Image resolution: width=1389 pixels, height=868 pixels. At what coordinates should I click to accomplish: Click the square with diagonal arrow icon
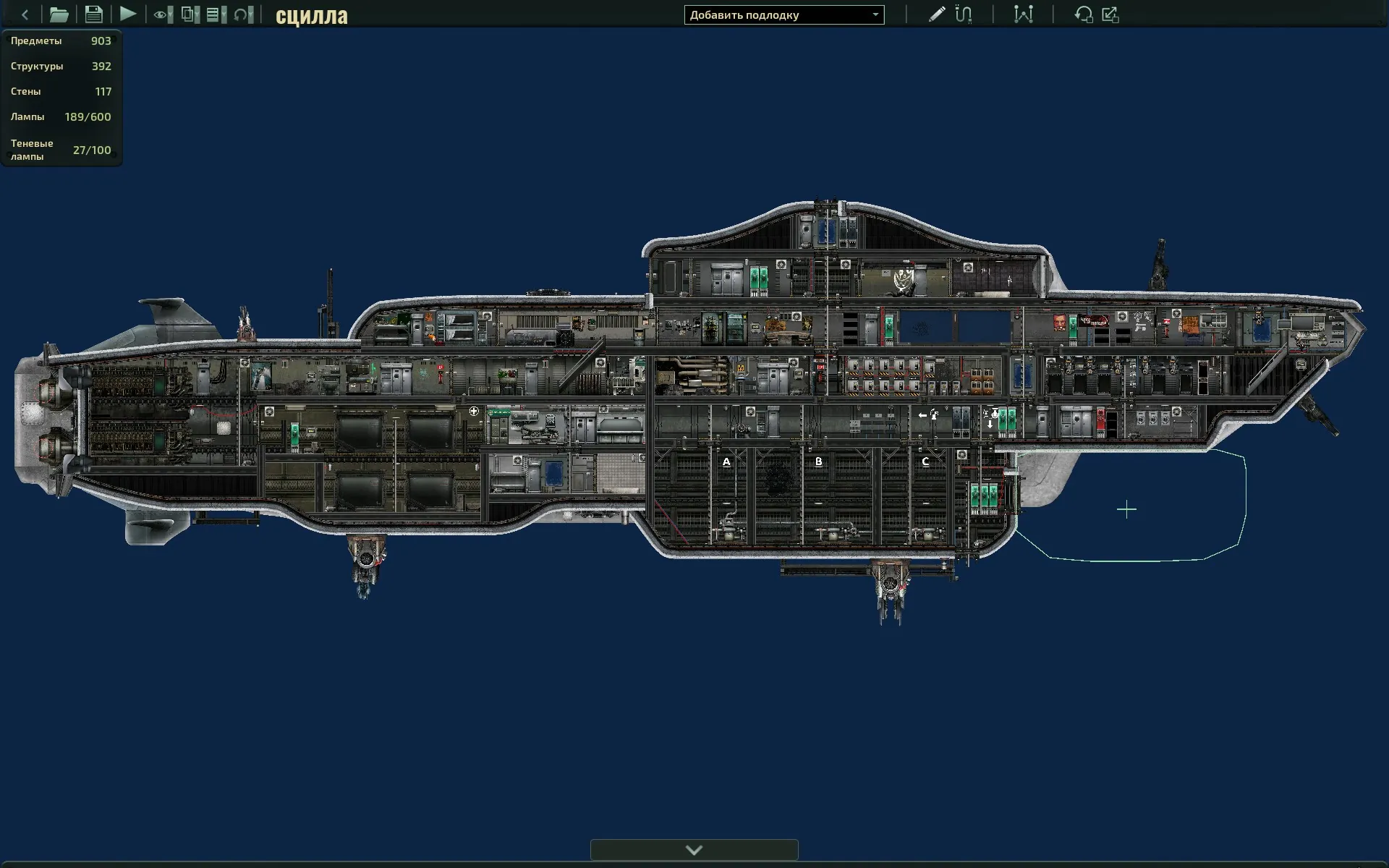click(1110, 14)
